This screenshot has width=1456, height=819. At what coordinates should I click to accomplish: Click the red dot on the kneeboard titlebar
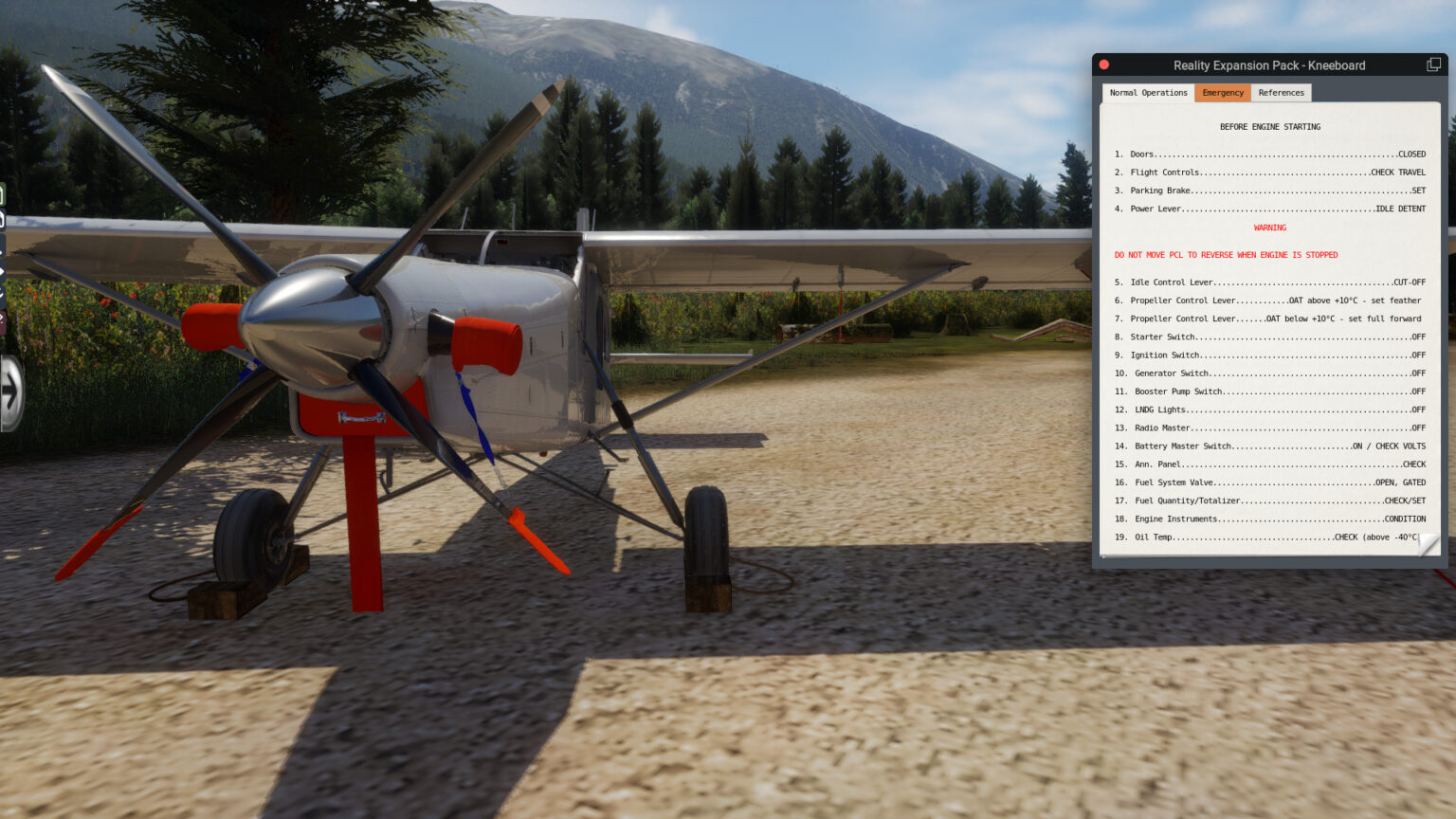pos(1104,64)
